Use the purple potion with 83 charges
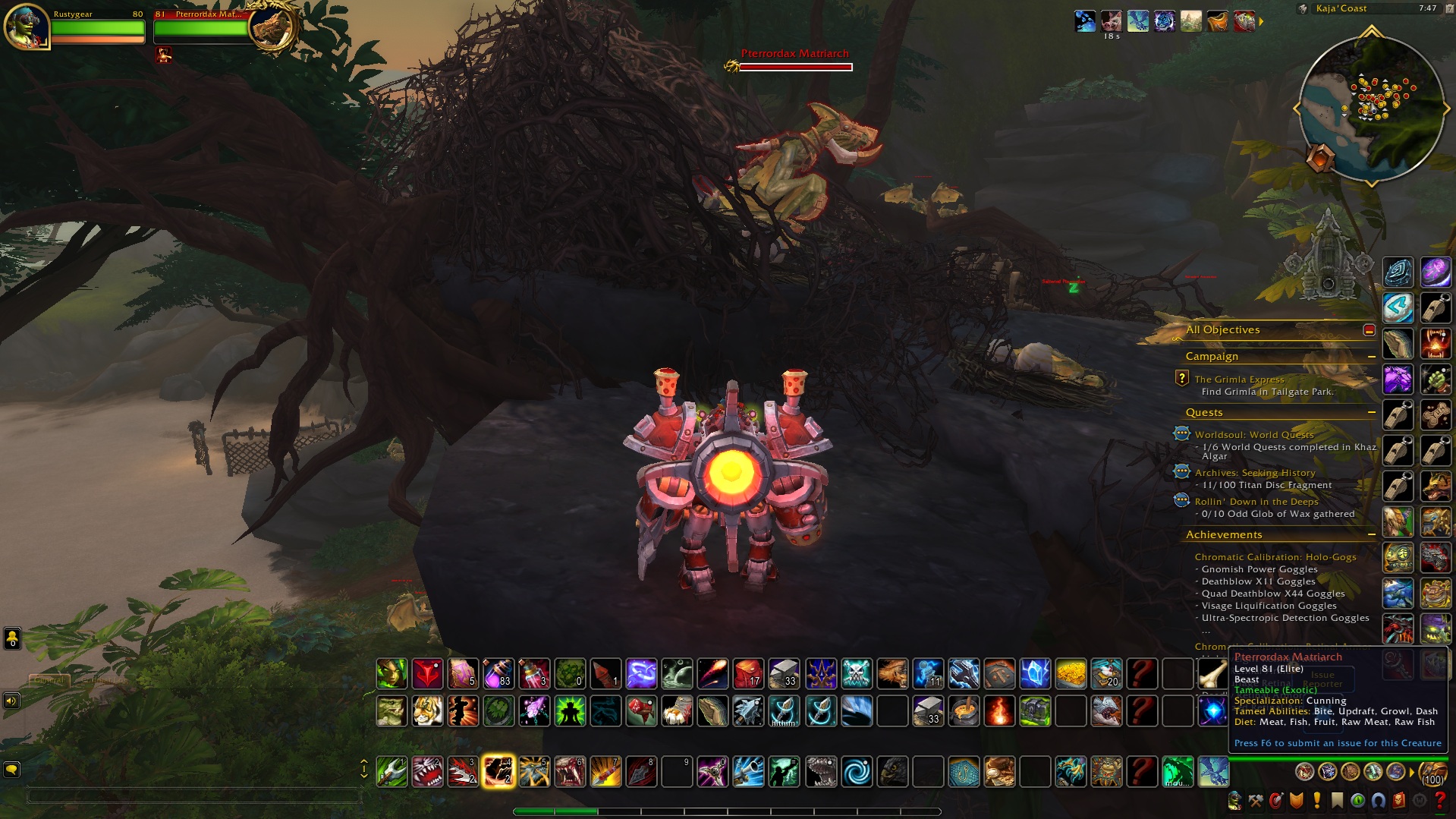Image resolution: width=1456 pixels, height=819 pixels. pyautogui.click(x=498, y=673)
